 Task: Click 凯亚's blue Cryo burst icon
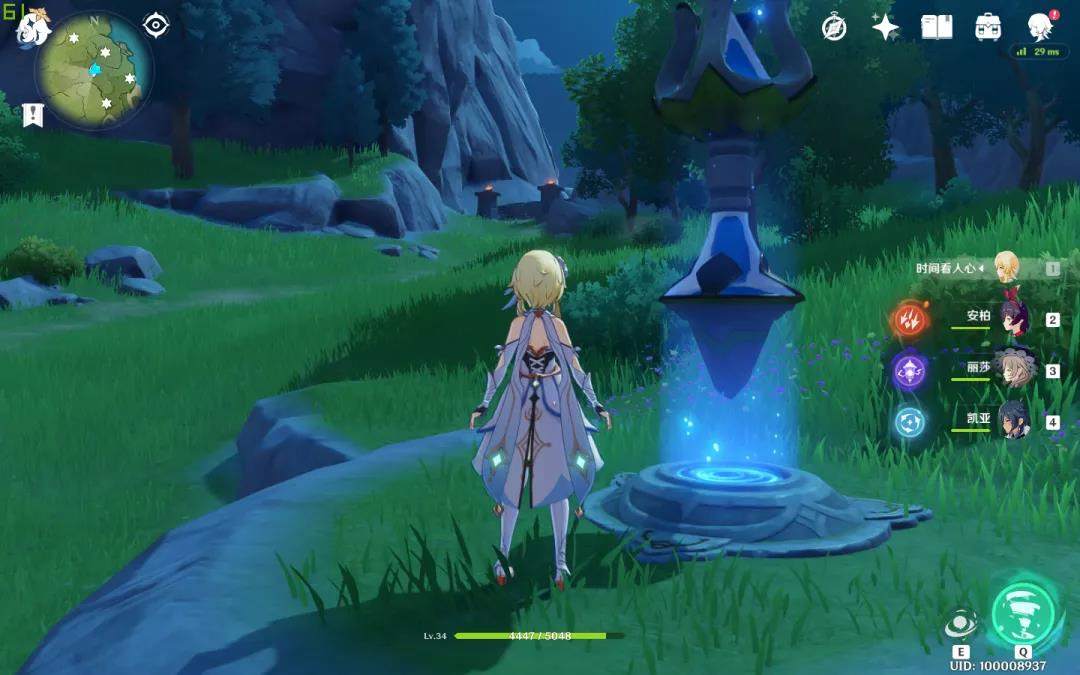coord(910,422)
